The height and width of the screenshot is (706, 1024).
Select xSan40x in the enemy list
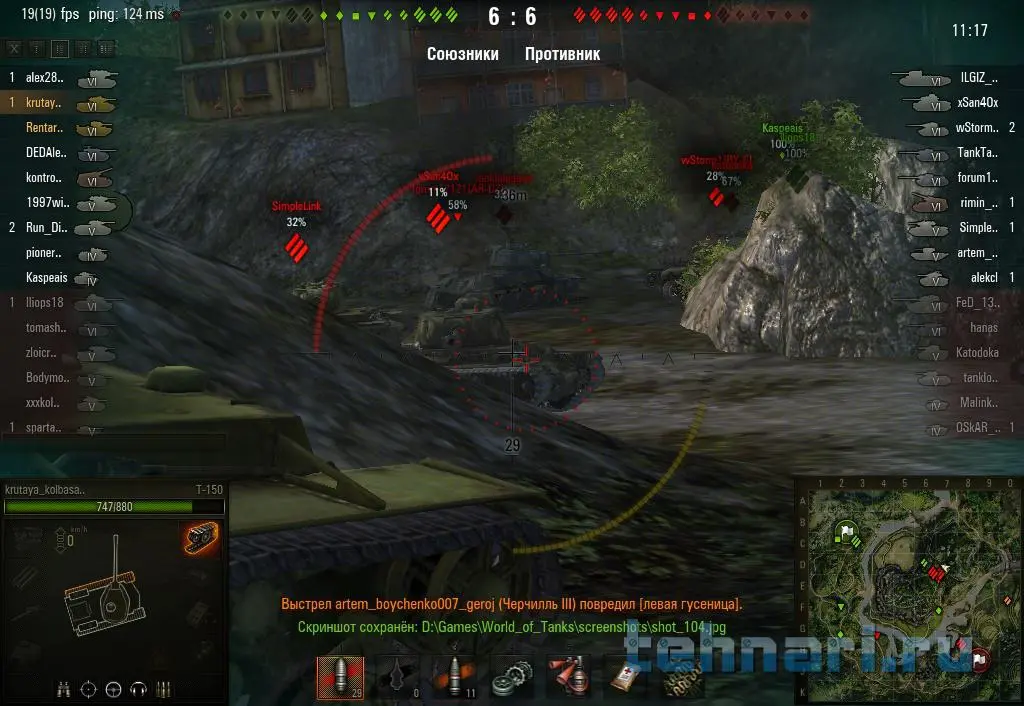pyautogui.click(x=977, y=102)
